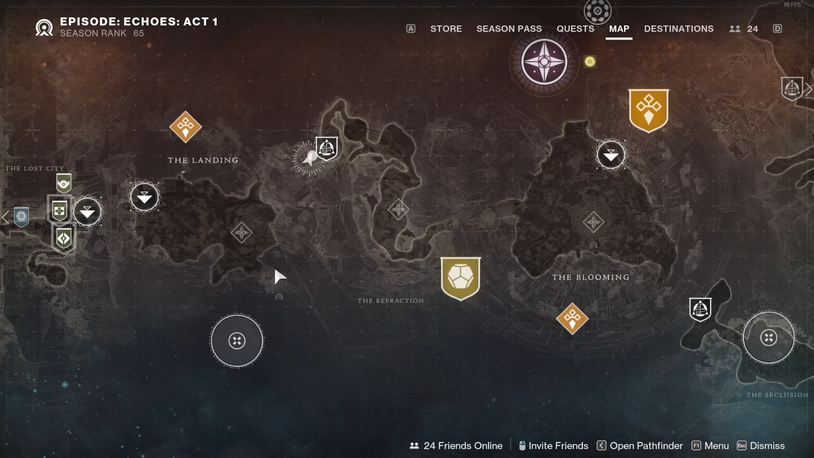Select the orange diamond activity below The Blooming

coord(572,318)
